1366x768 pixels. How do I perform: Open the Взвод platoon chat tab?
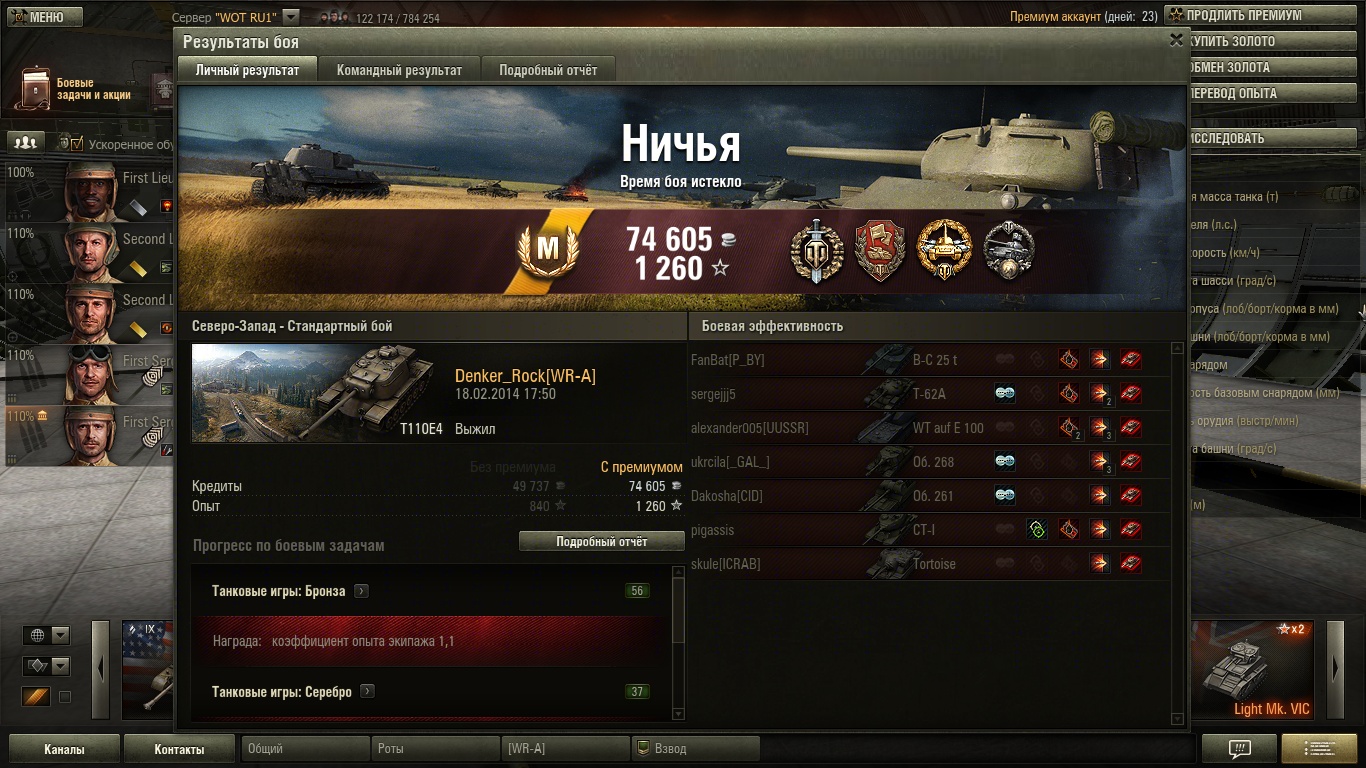pos(695,749)
